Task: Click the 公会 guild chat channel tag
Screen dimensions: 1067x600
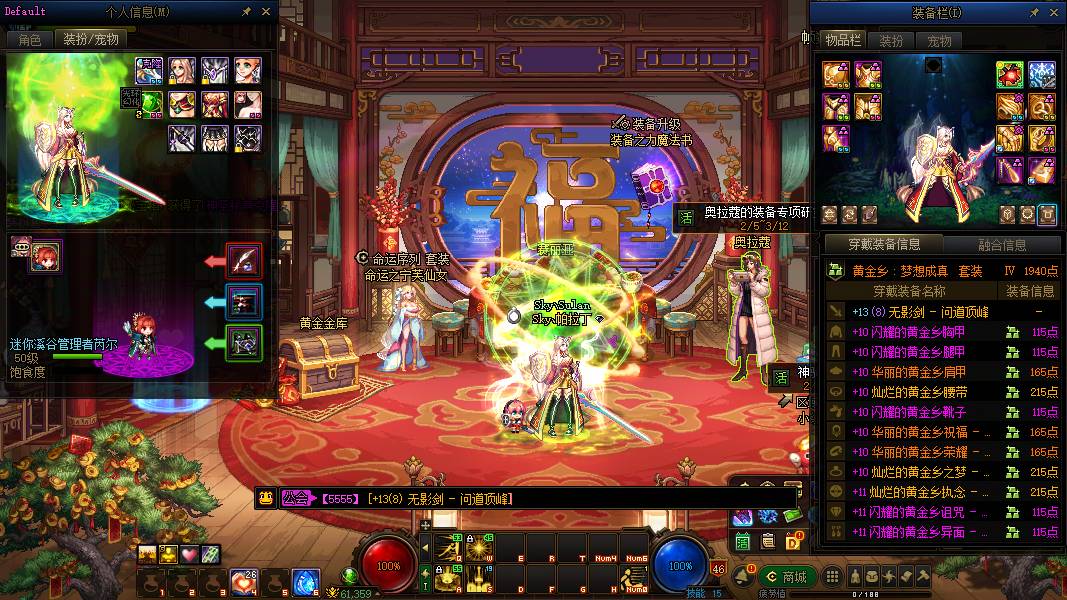Action: pyautogui.click(x=295, y=498)
